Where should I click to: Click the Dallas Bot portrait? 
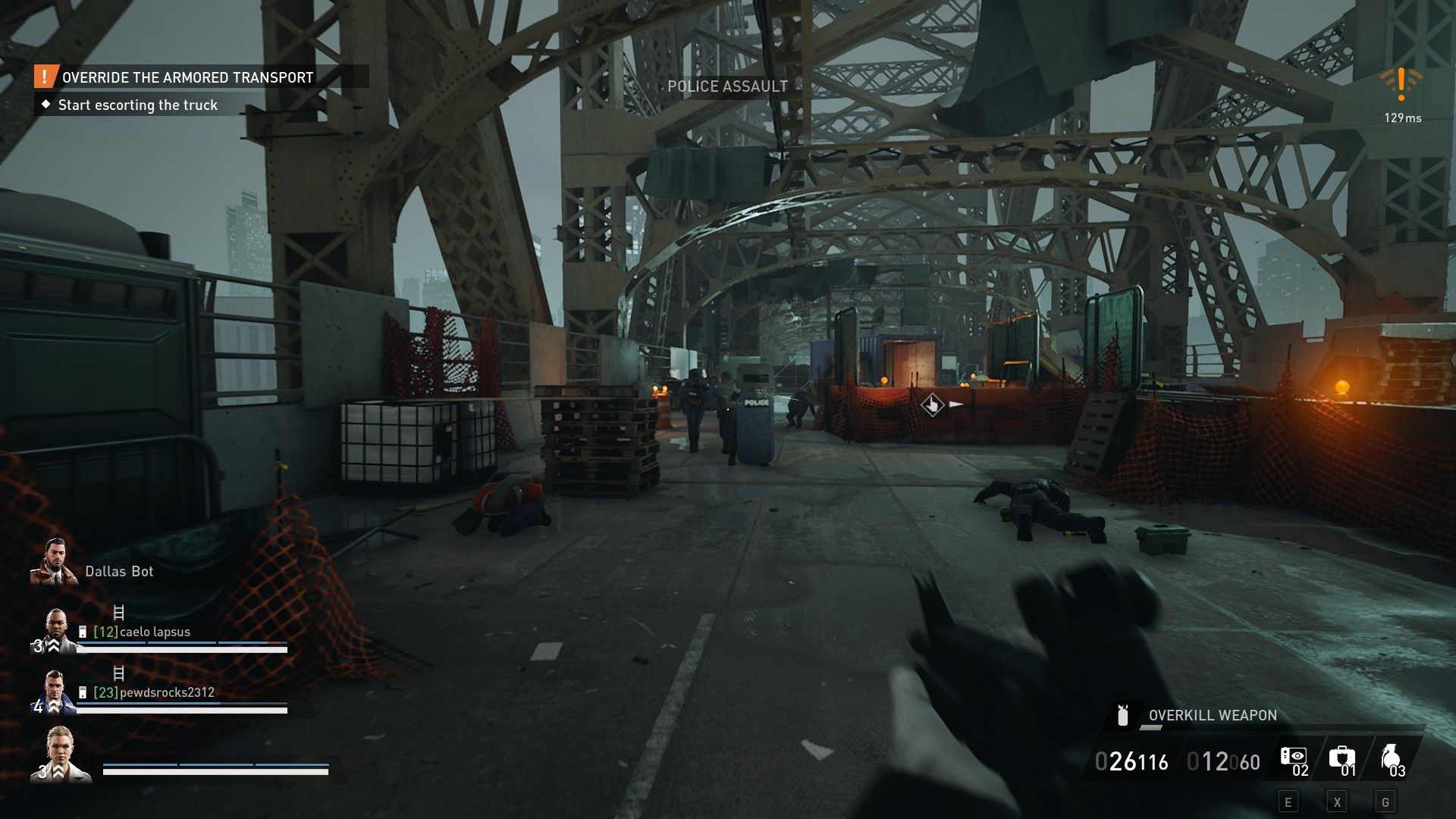53,562
